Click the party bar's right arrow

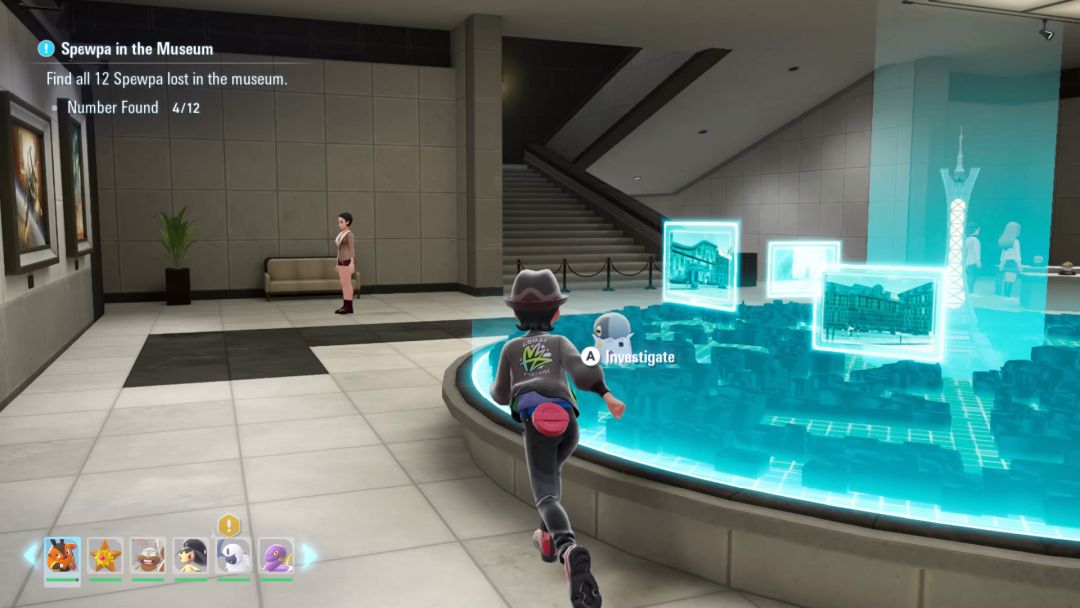click(x=309, y=555)
